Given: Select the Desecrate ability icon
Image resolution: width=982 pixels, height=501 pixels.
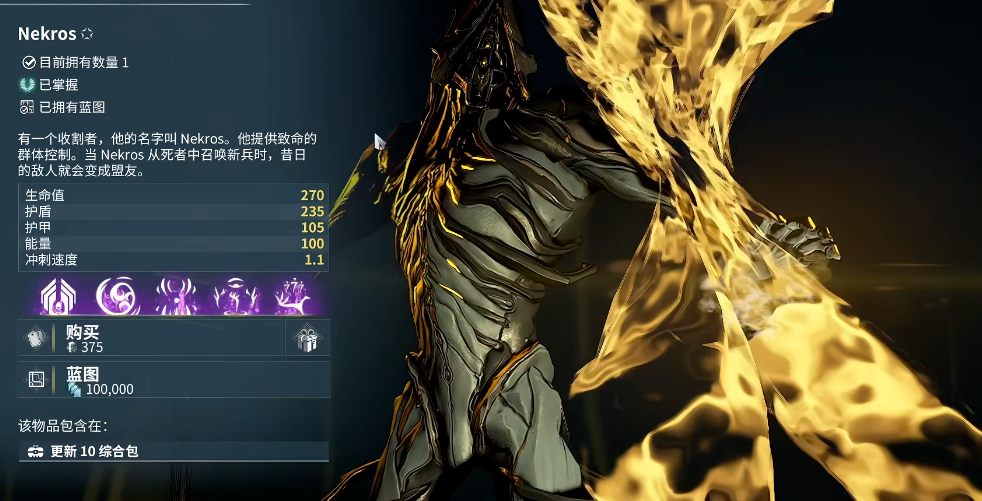Looking at the screenshot, I should [x=236, y=296].
